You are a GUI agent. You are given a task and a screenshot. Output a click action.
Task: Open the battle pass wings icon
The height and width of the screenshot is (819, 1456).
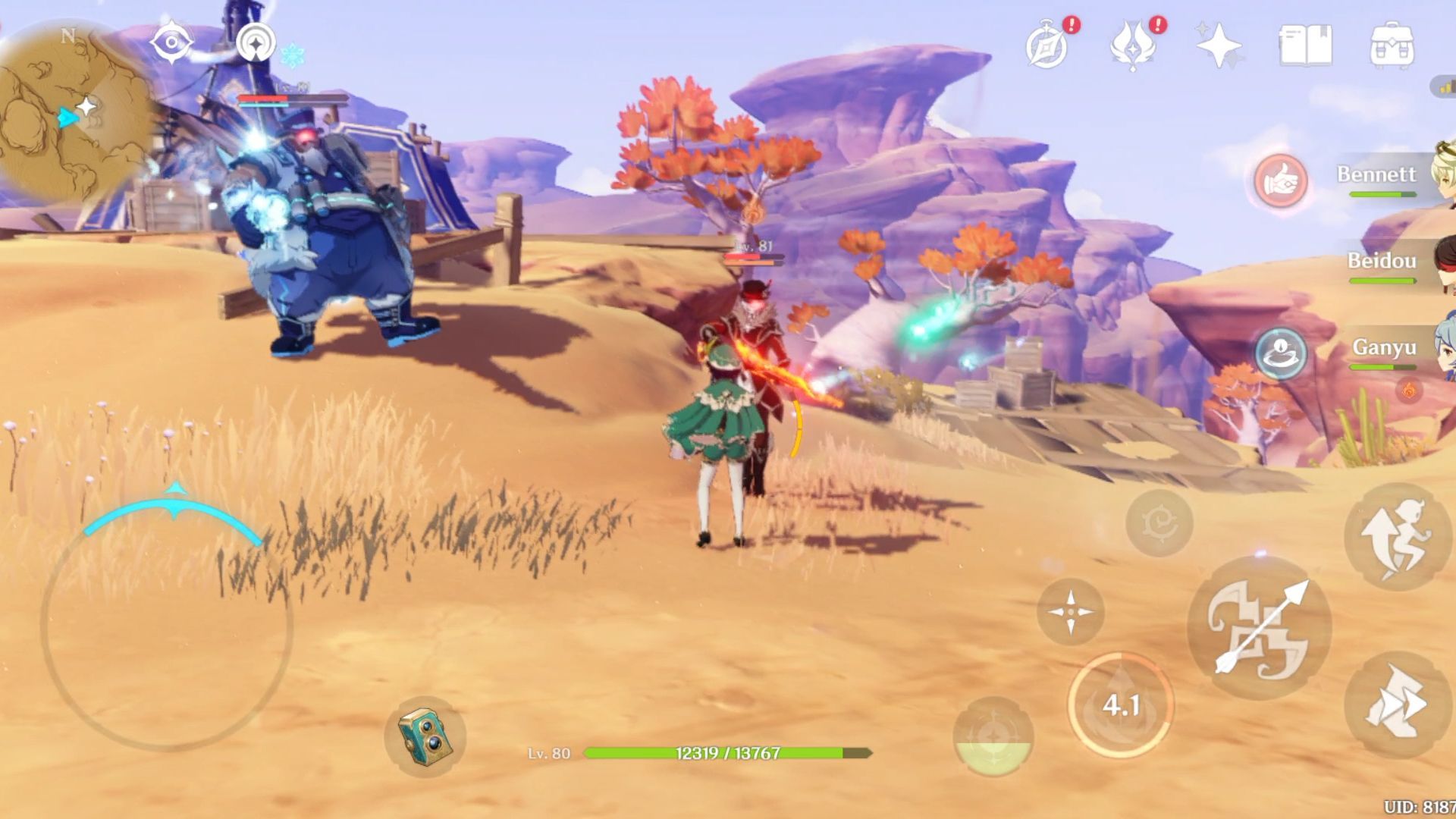click(x=1133, y=45)
